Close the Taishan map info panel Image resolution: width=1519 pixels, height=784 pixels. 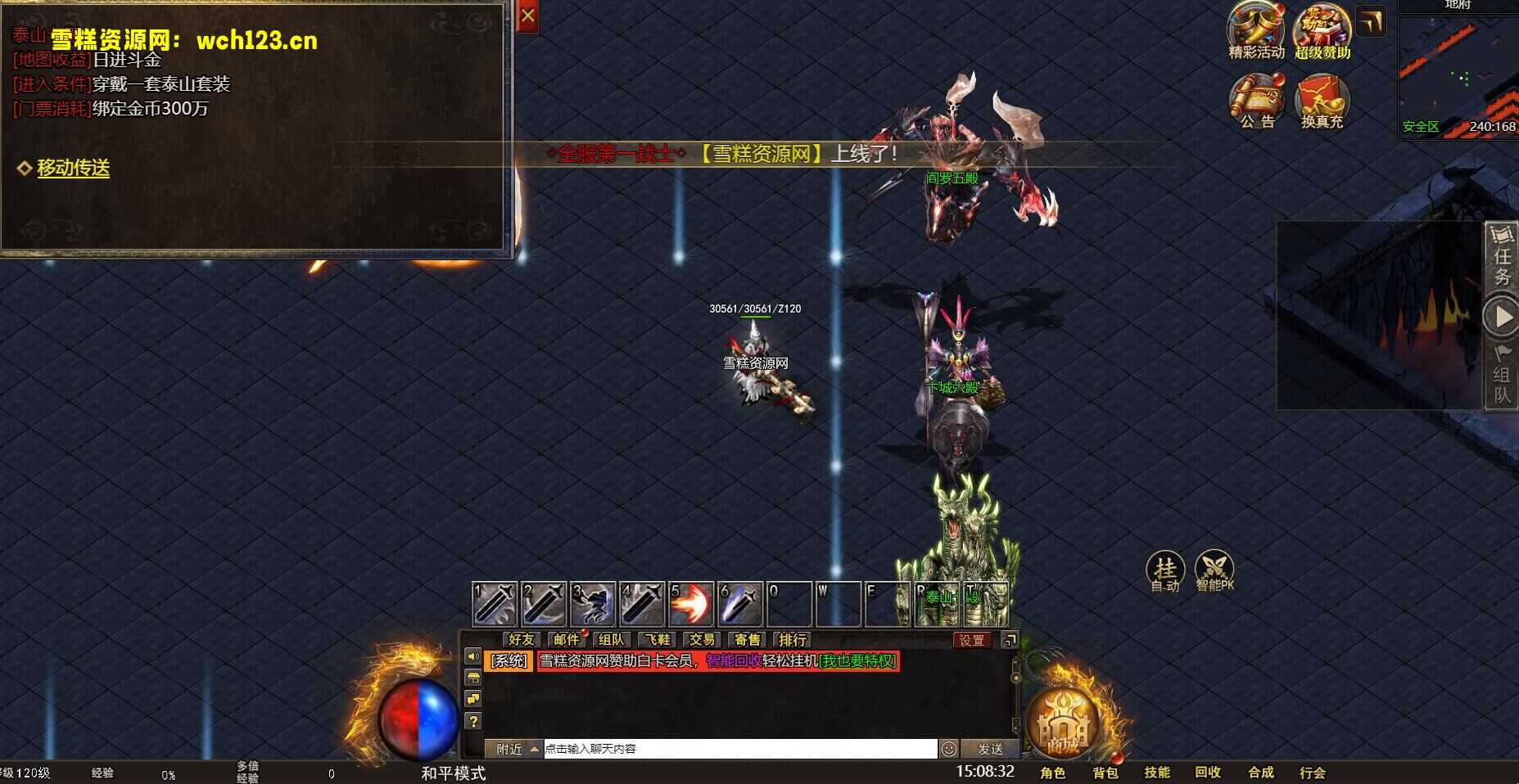[x=527, y=16]
